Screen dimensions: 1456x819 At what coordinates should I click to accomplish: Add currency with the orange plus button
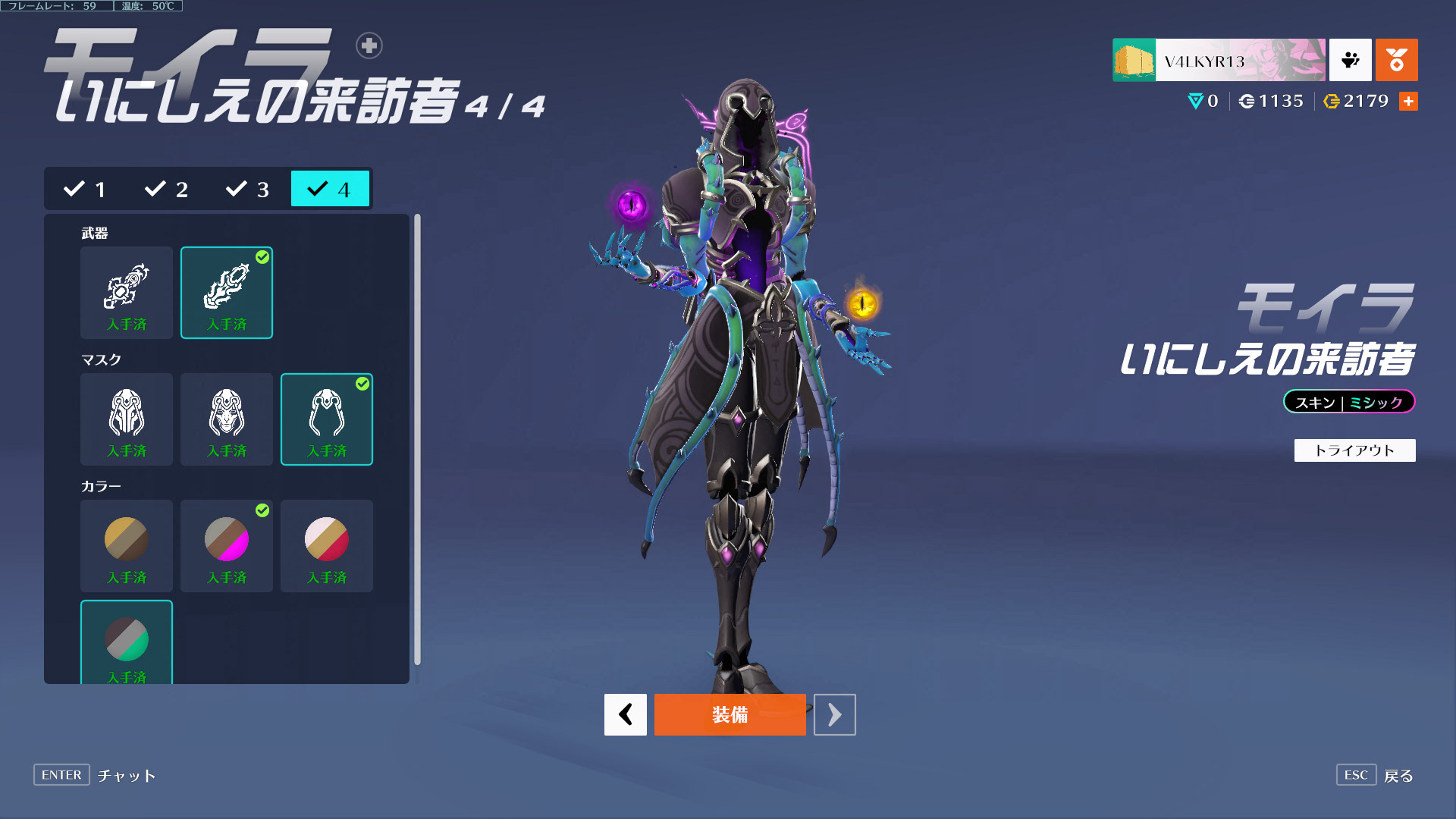[x=1408, y=101]
